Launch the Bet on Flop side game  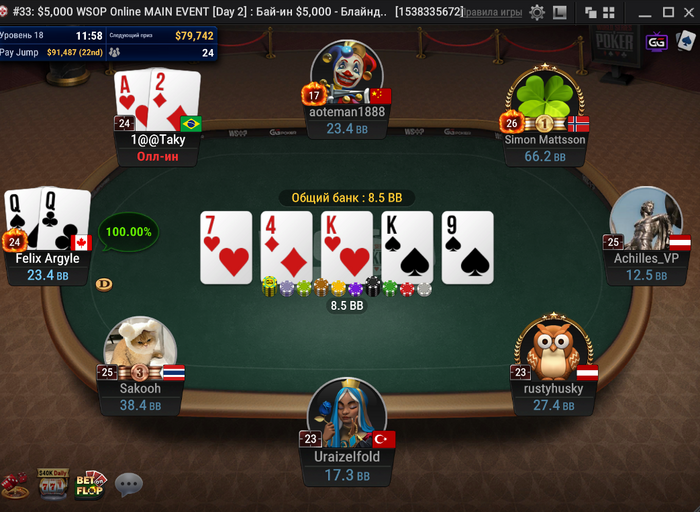90,485
